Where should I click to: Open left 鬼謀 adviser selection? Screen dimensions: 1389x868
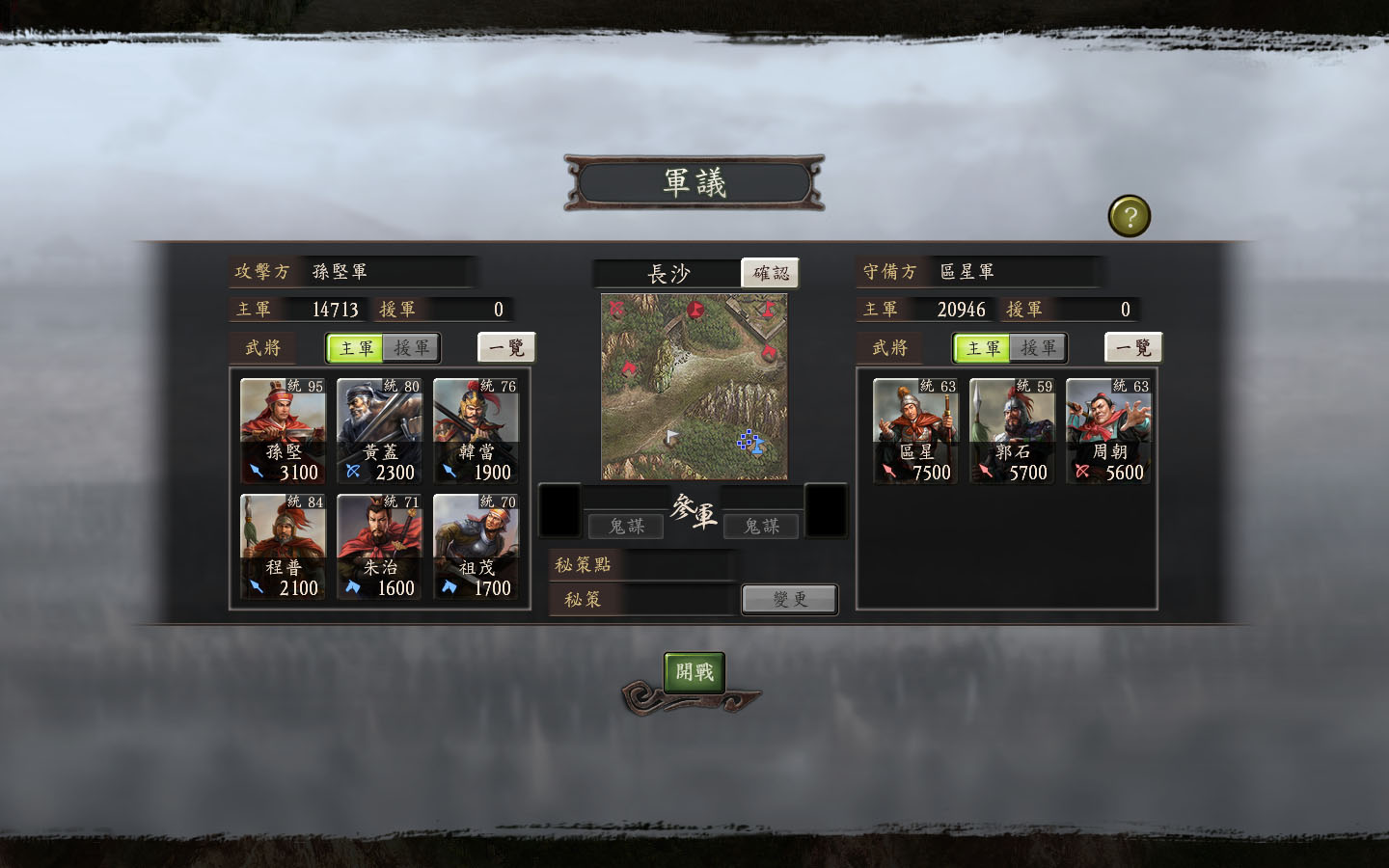(626, 526)
